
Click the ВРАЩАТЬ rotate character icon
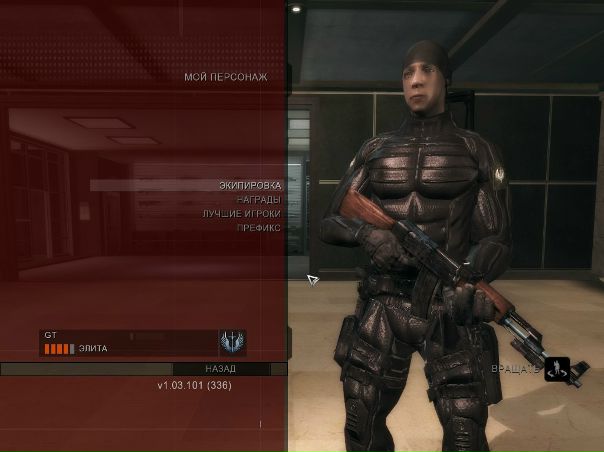click(557, 369)
